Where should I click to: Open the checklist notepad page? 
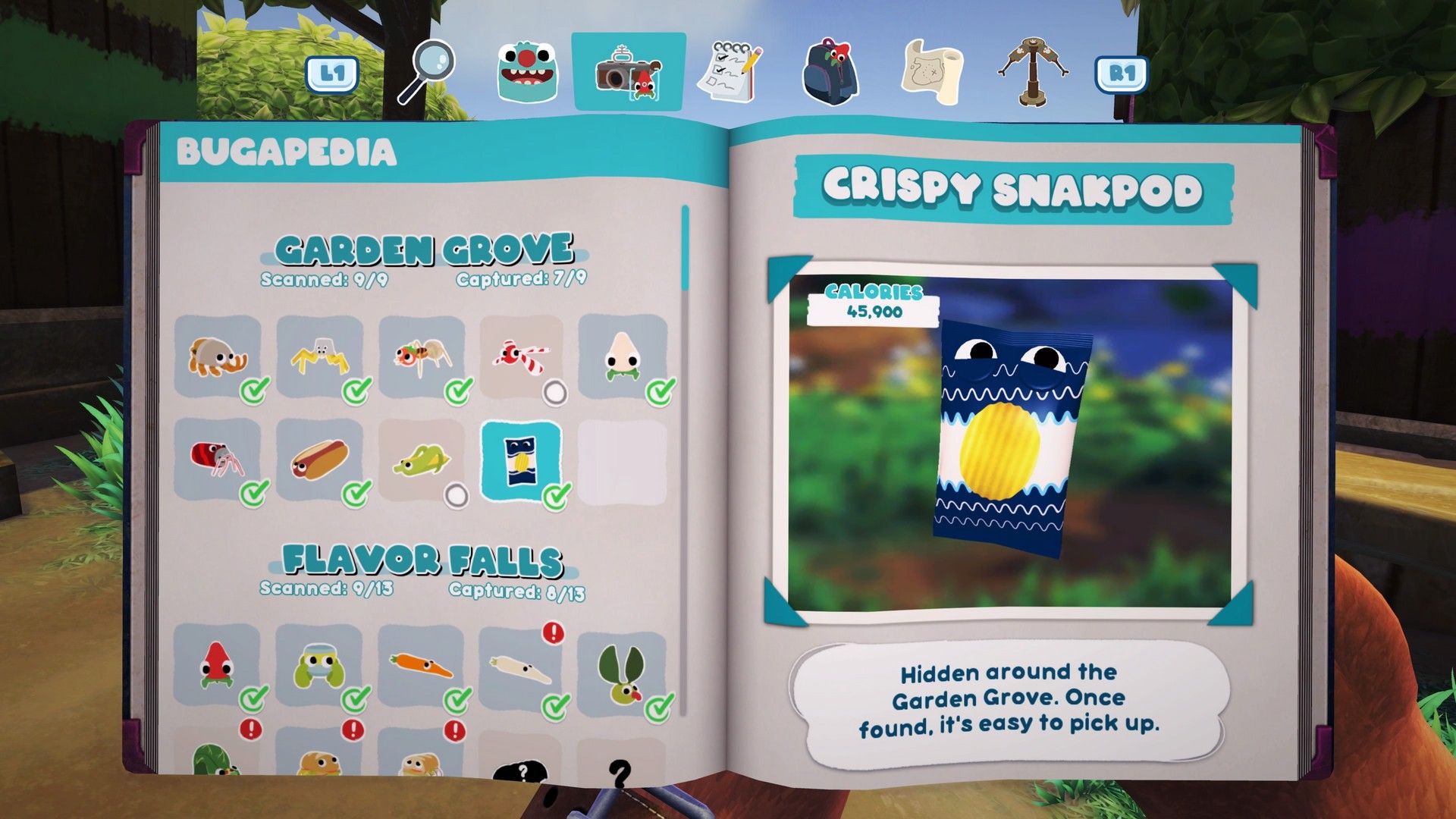tap(730, 72)
